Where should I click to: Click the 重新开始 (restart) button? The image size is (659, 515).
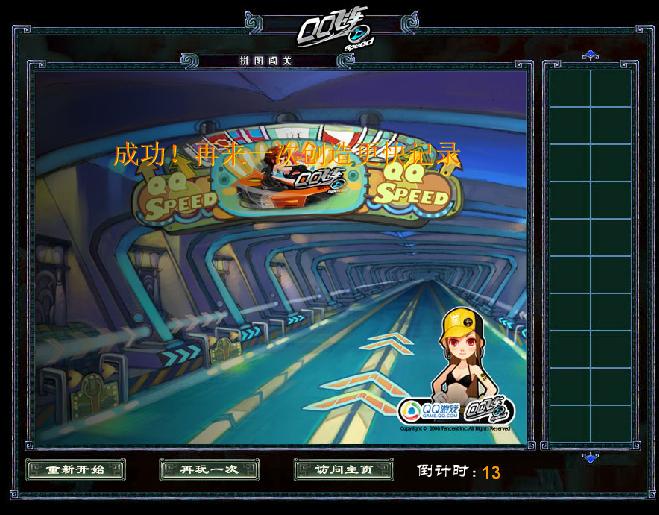(x=75, y=469)
